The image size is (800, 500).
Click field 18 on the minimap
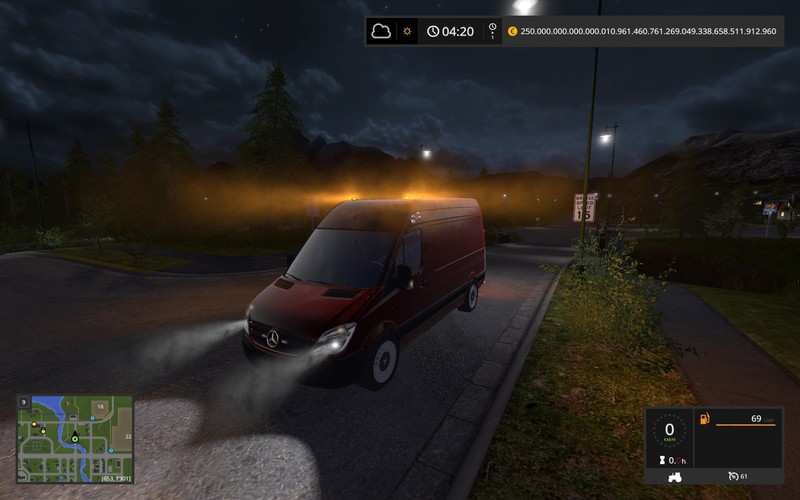click(x=101, y=406)
